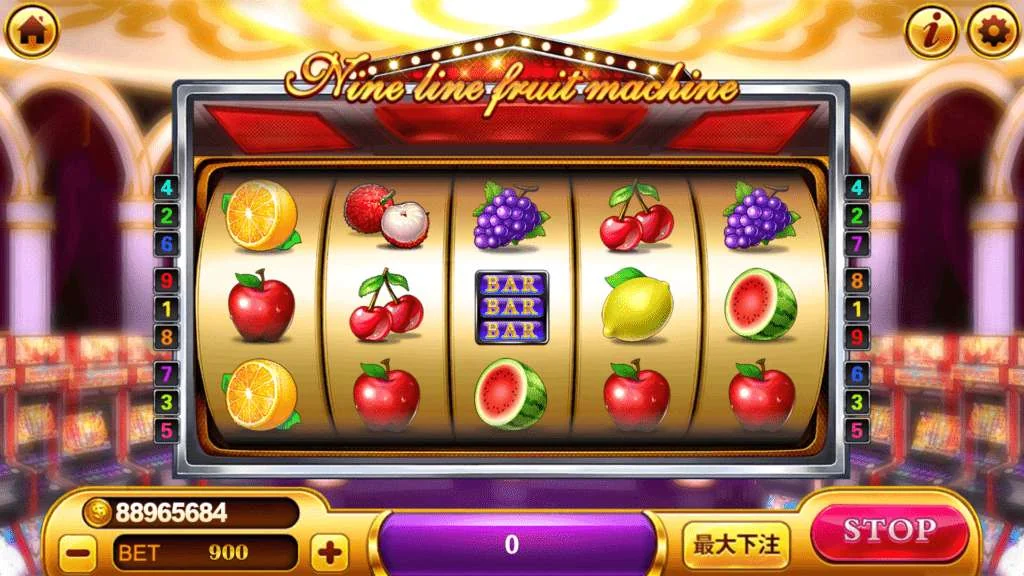Open the info paytable button
The image size is (1024, 576).
pyautogui.click(x=932, y=33)
